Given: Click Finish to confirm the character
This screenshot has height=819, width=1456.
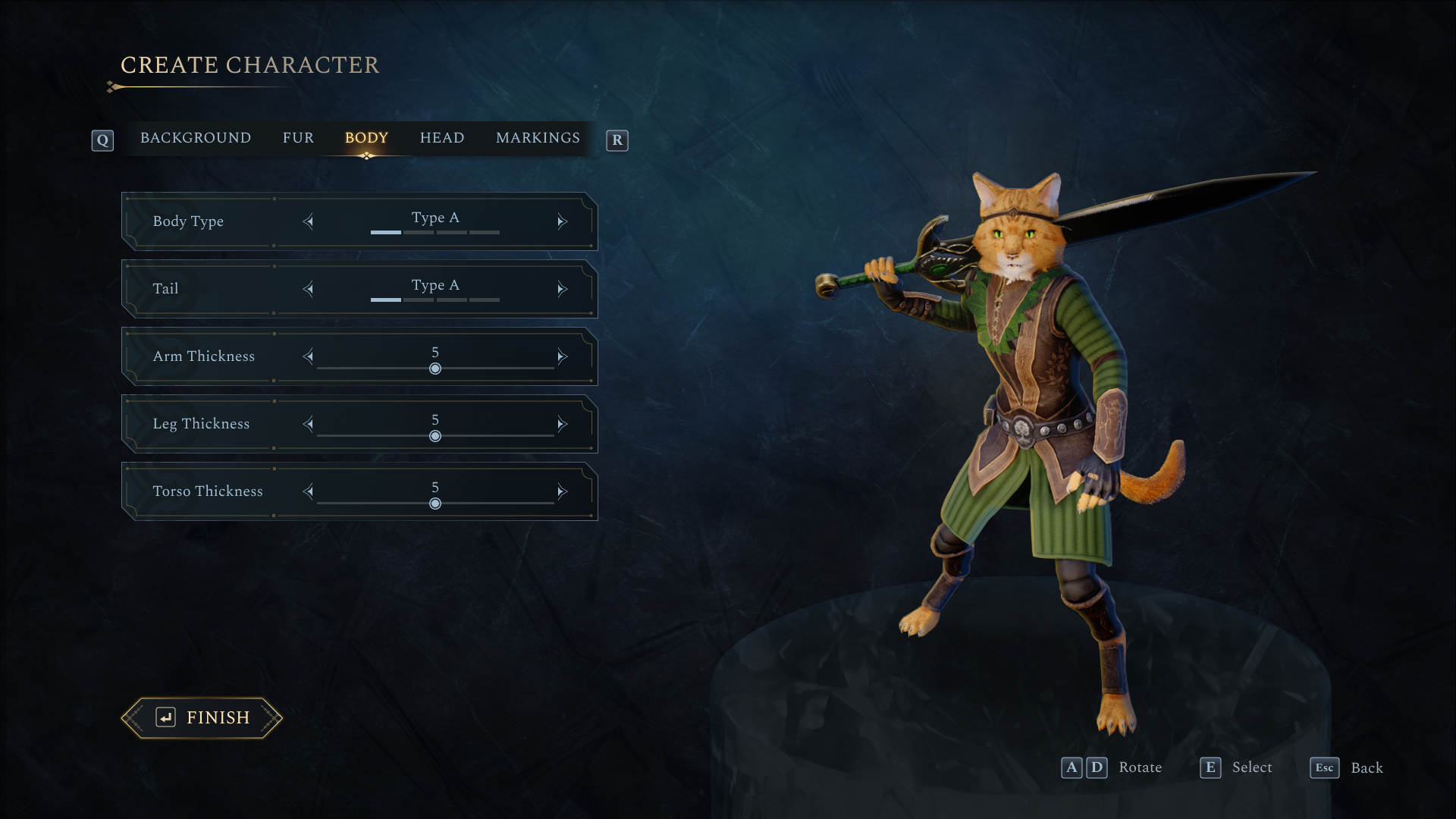Looking at the screenshot, I should pos(202,717).
